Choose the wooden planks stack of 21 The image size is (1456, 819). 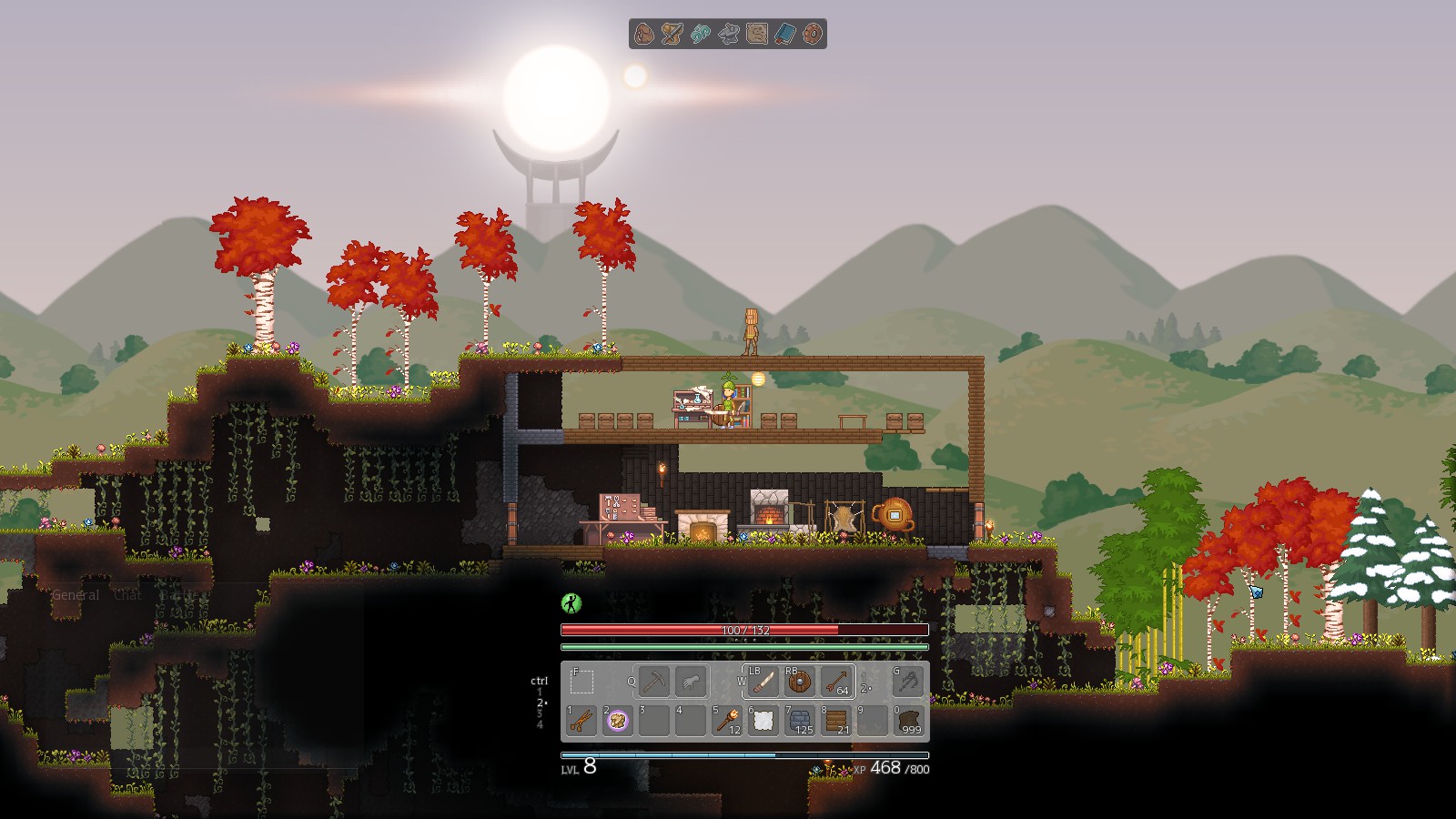click(836, 721)
